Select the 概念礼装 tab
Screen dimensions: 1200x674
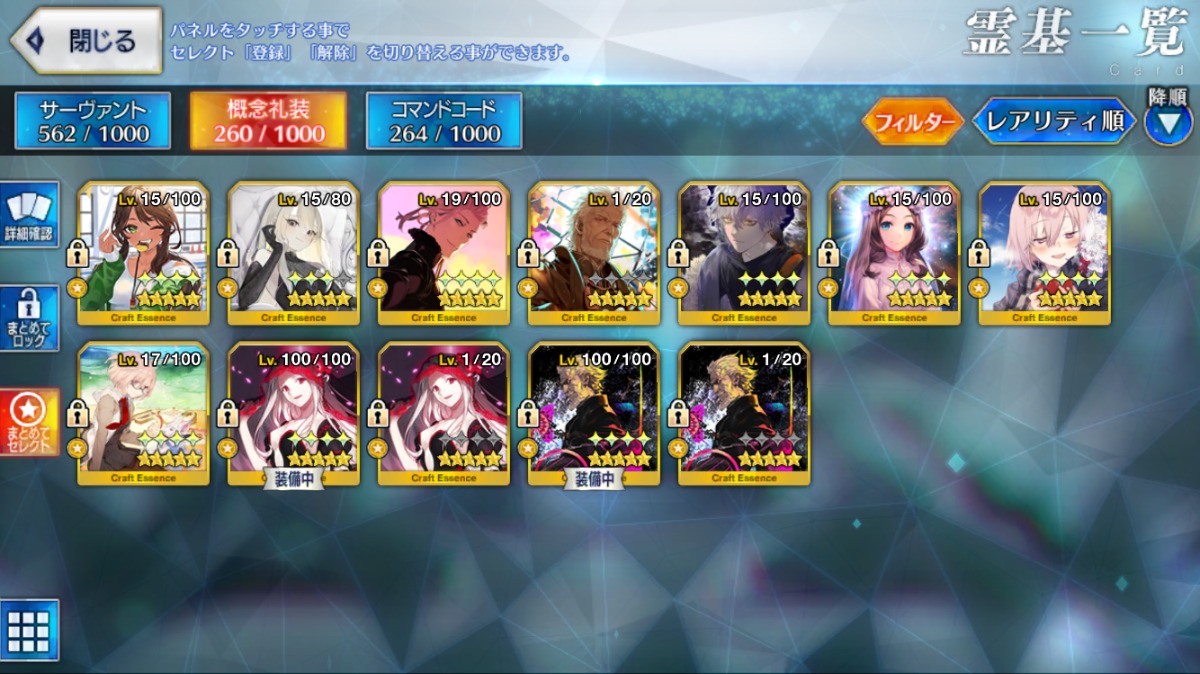pos(268,121)
